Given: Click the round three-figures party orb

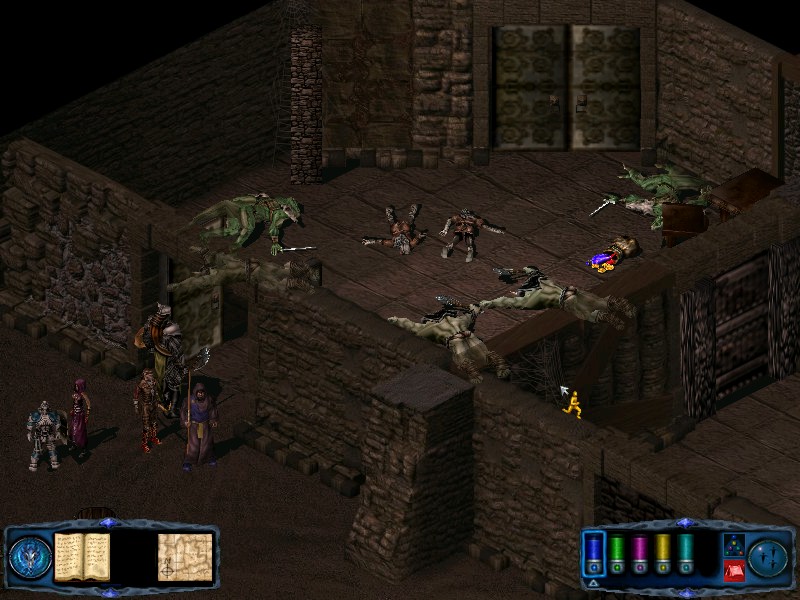Looking at the screenshot, I should (767, 557).
